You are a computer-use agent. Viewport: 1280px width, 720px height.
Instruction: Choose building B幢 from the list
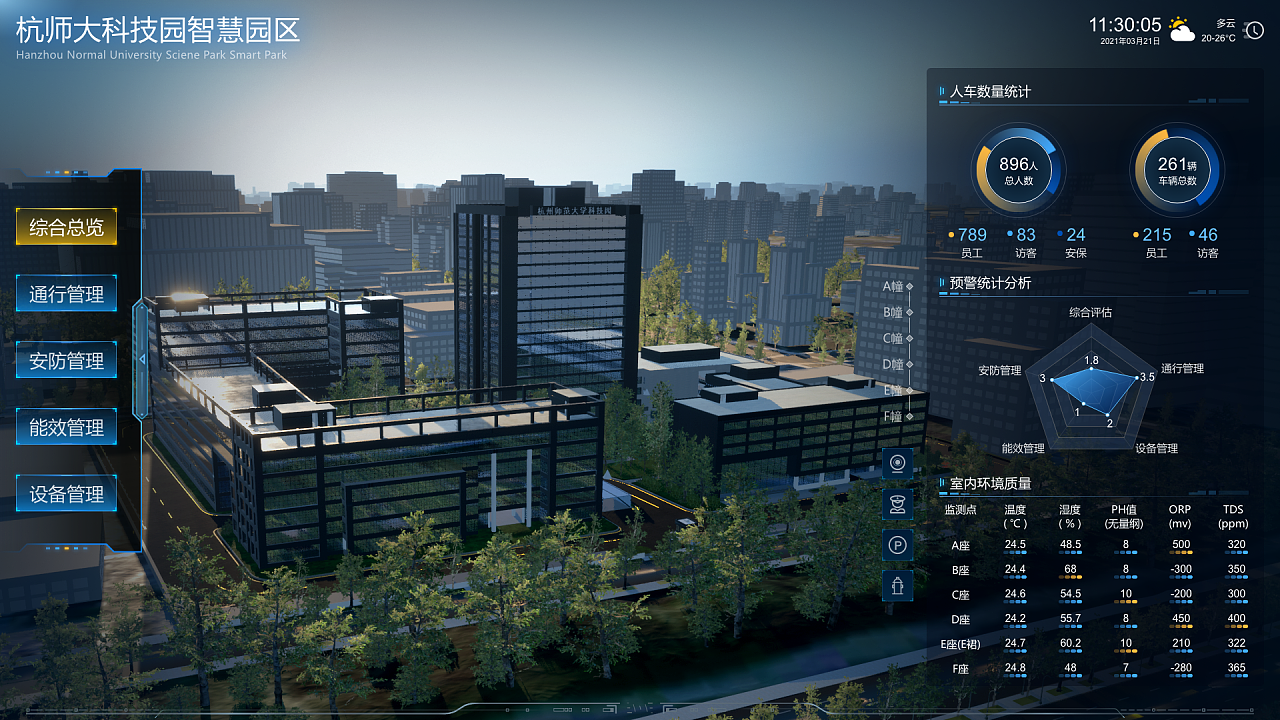click(x=897, y=312)
